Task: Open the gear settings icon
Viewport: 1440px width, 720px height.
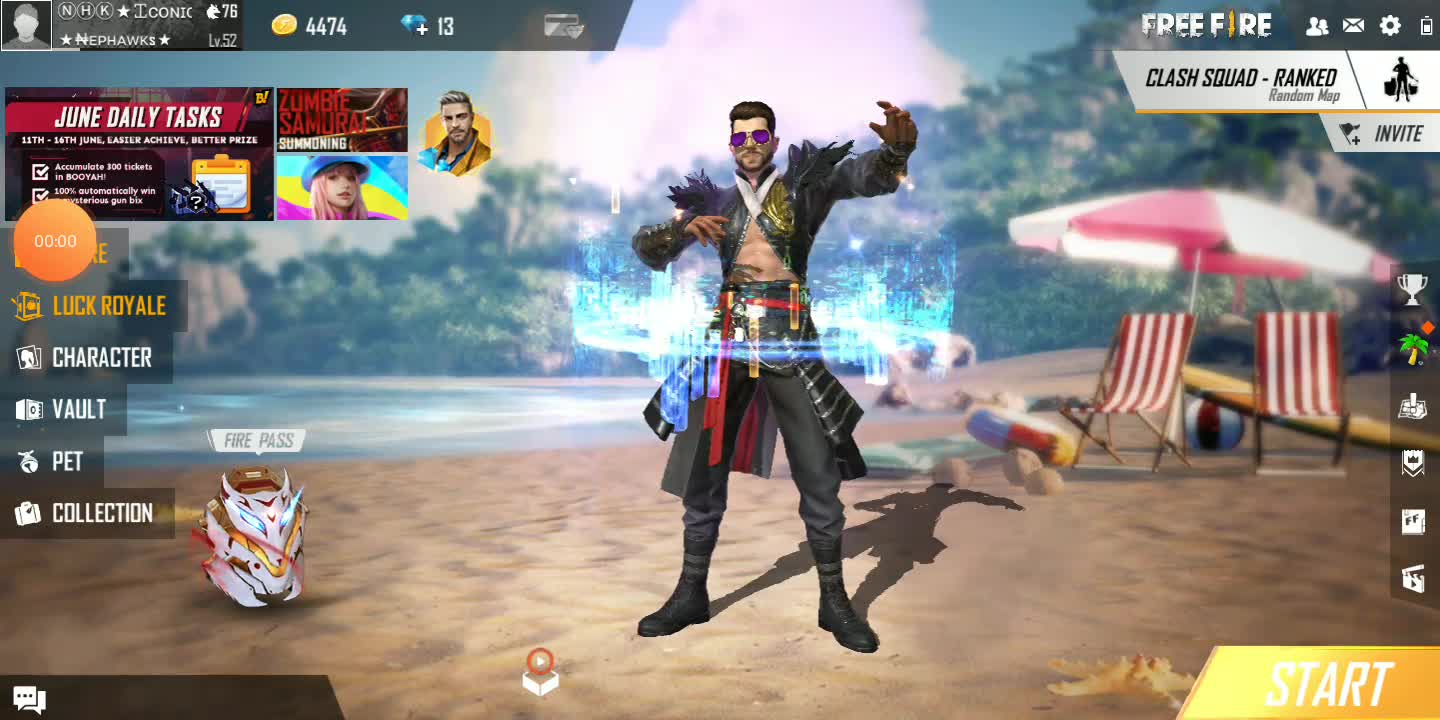Action: [1390, 26]
